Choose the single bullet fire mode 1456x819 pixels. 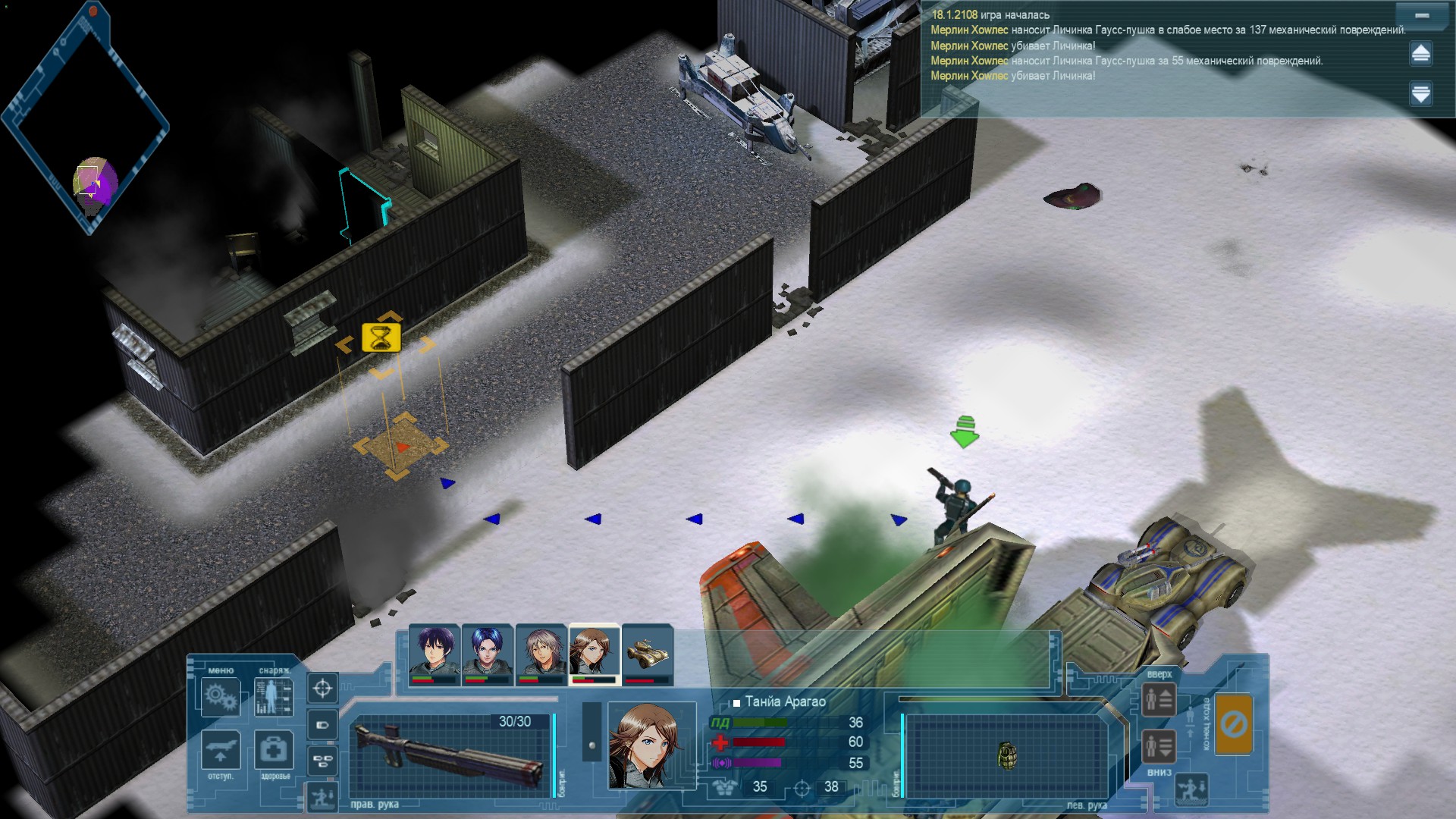(x=322, y=725)
